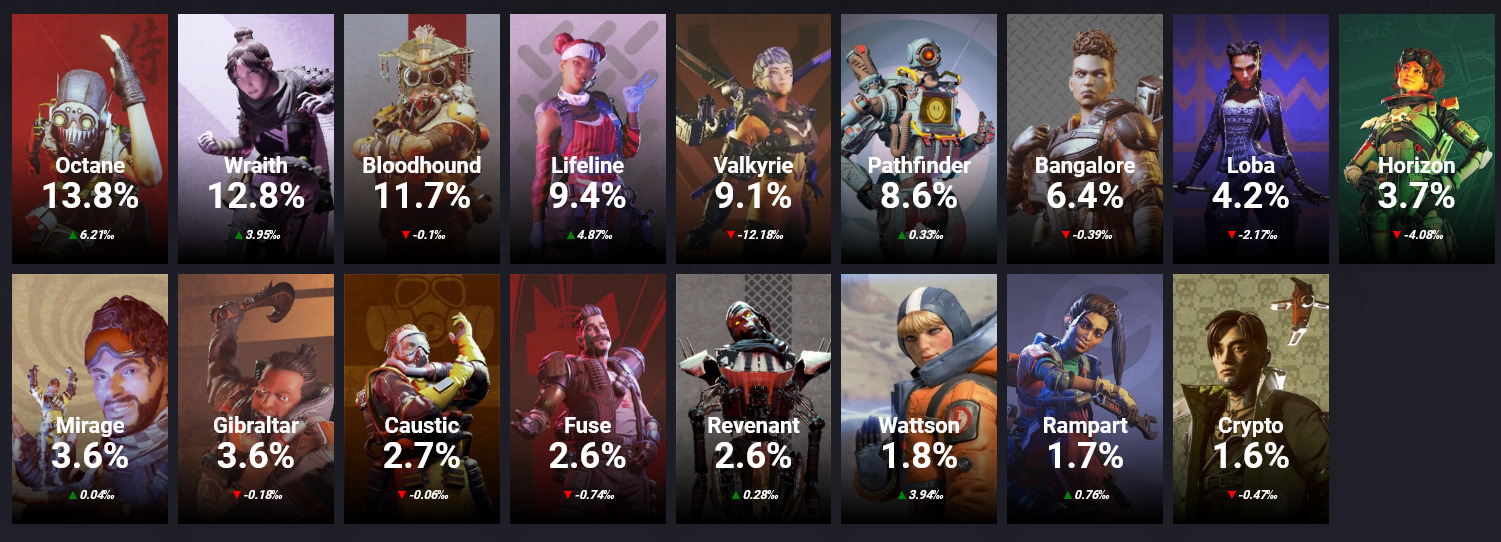Click the Mirage card
The height and width of the screenshot is (542, 1501).
click(x=89, y=398)
